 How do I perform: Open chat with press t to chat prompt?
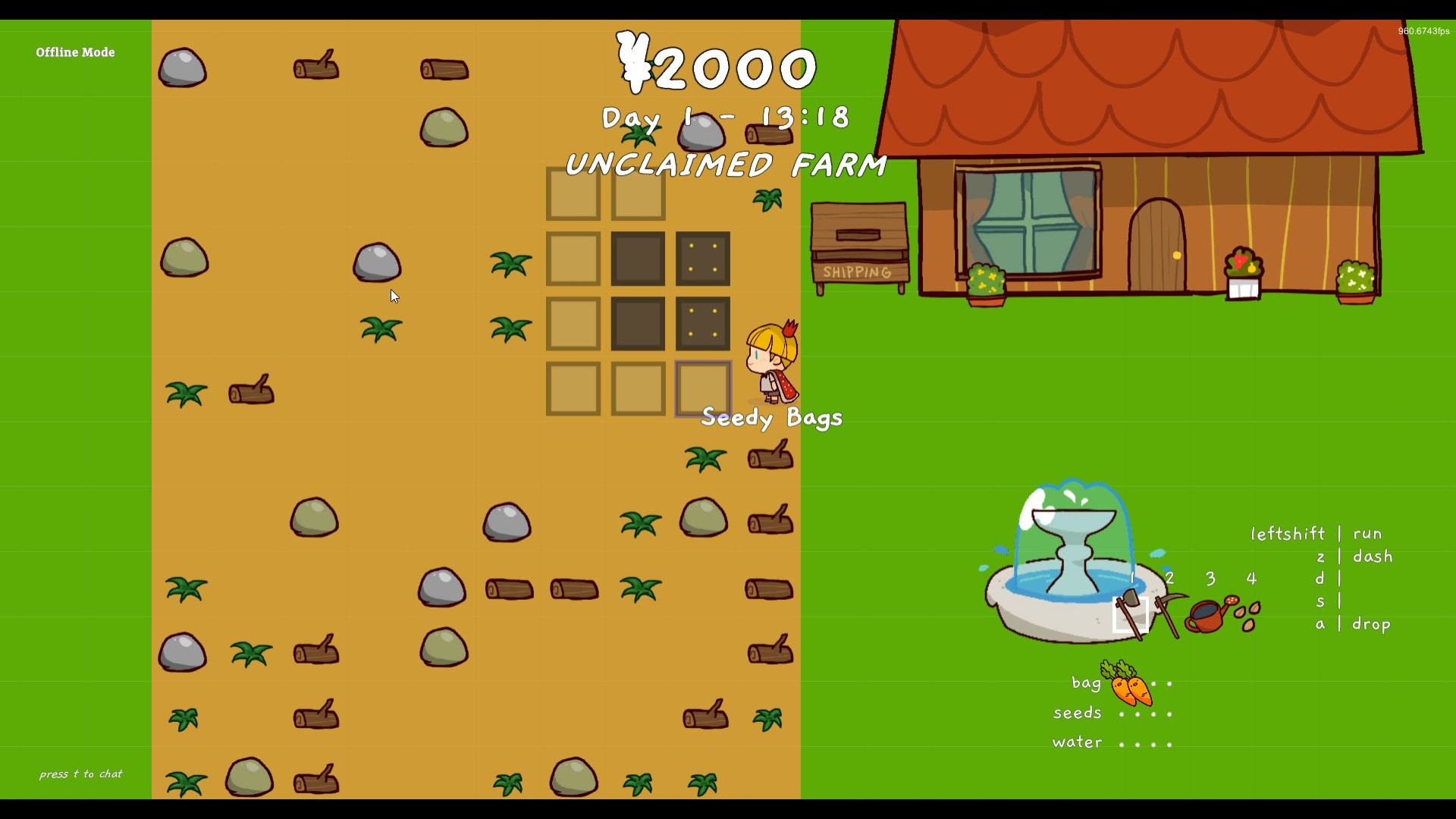(x=80, y=774)
